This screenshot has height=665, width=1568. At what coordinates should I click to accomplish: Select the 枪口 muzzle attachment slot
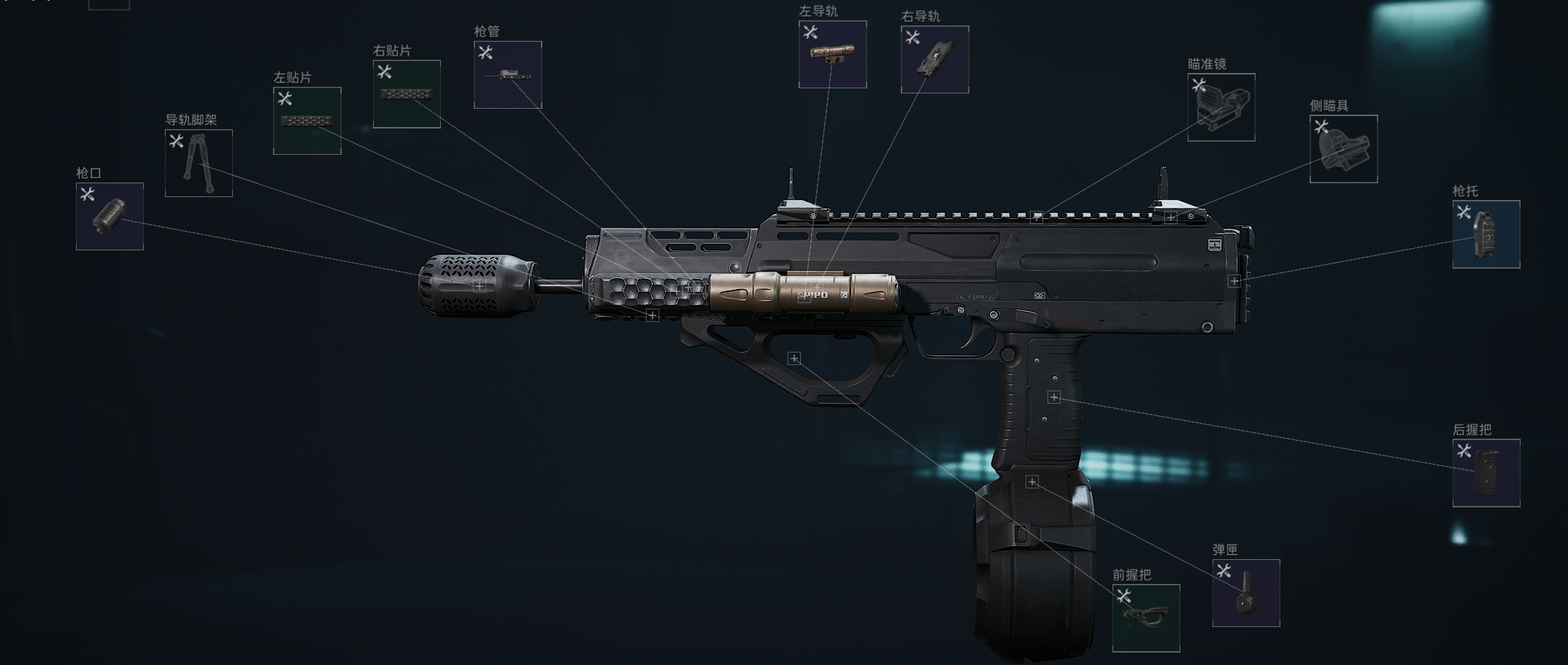pyautogui.click(x=109, y=216)
